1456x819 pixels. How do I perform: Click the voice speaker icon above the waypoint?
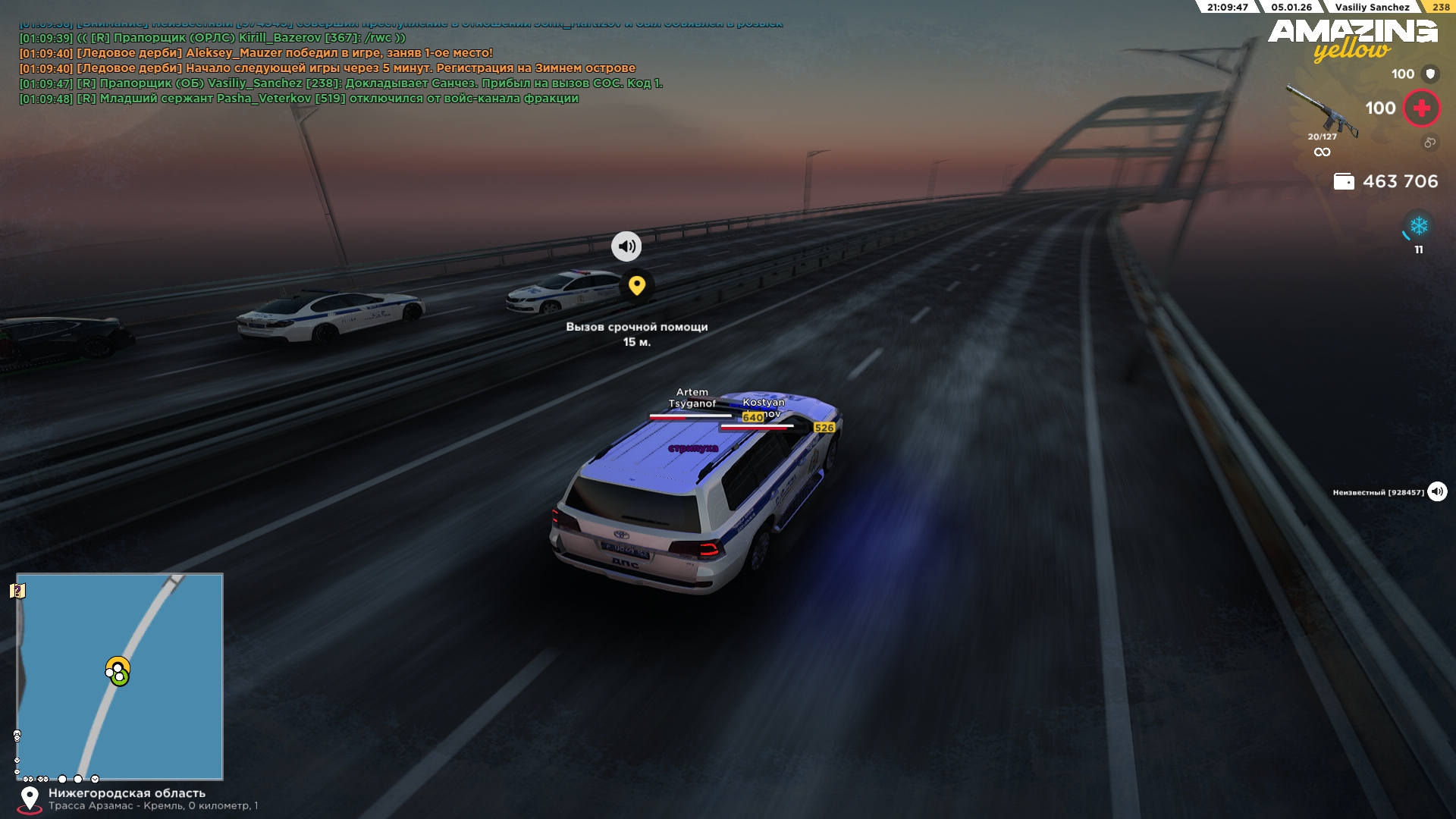tap(626, 246)
